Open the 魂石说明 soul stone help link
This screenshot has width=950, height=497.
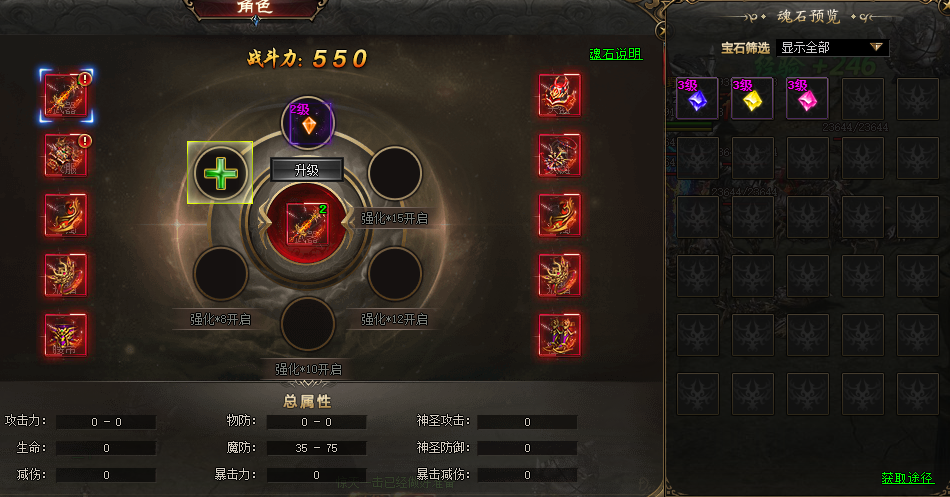(x=615, y=54)
